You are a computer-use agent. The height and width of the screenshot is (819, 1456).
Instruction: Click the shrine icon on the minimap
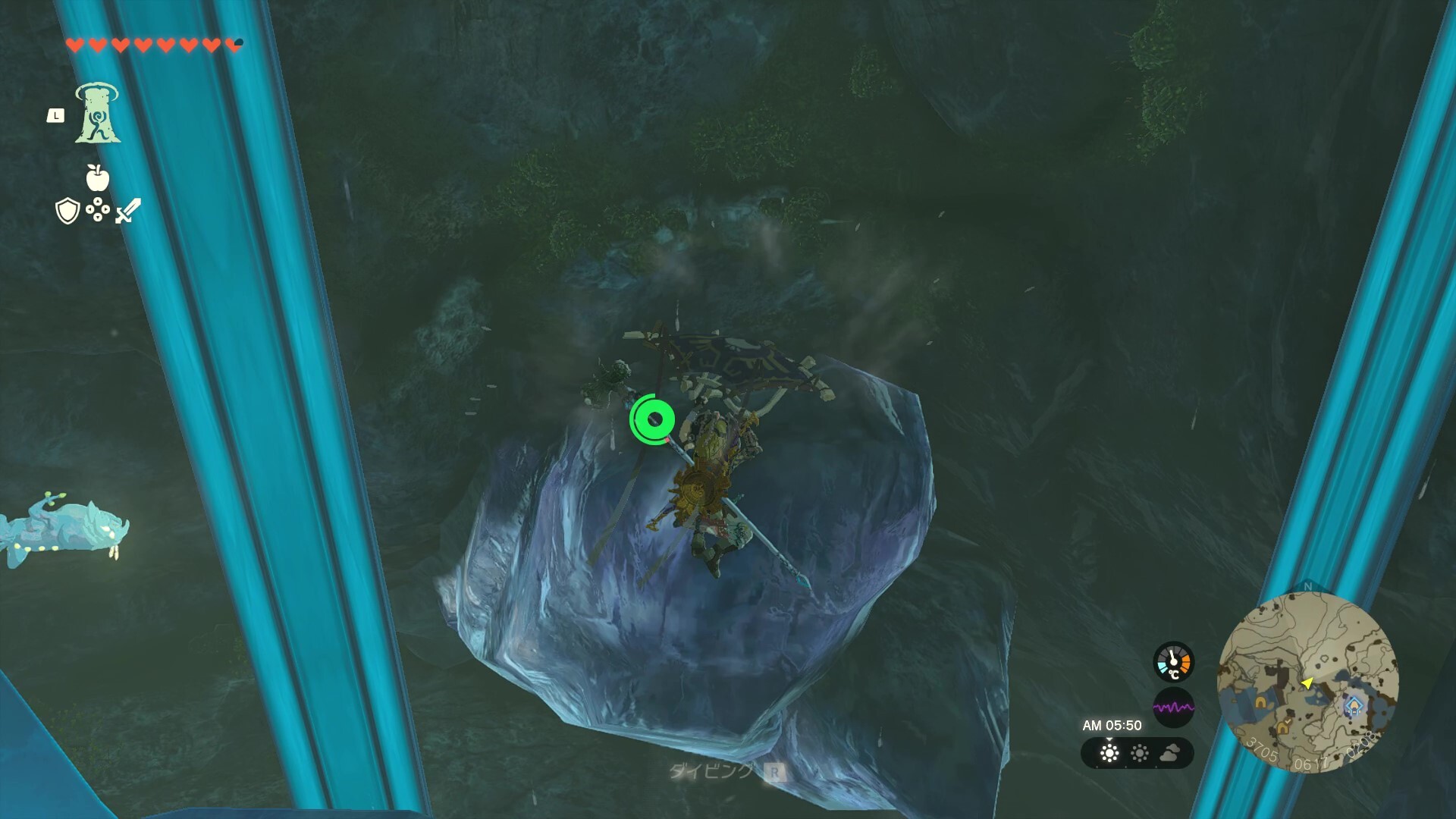tap(1354, 706)
